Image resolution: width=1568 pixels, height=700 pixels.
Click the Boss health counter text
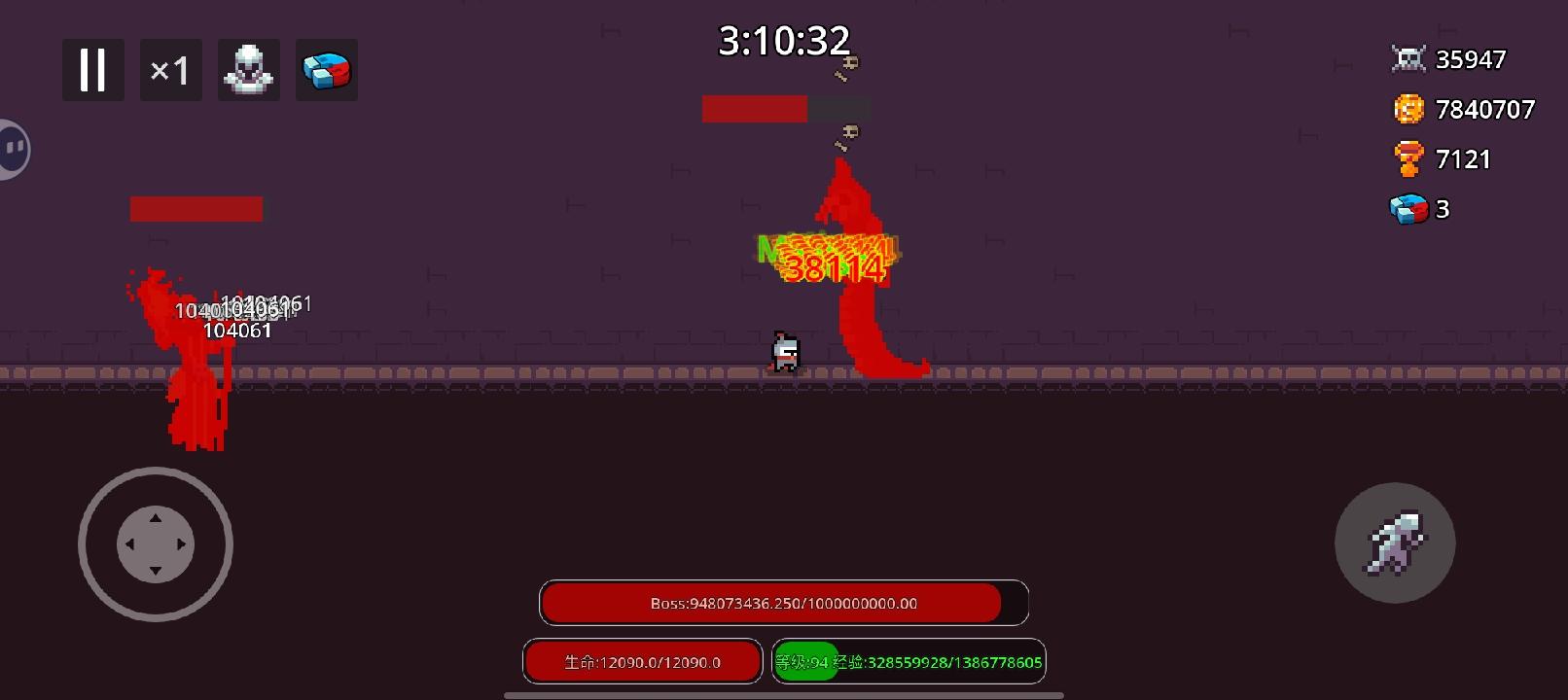(x=784, y=603)
